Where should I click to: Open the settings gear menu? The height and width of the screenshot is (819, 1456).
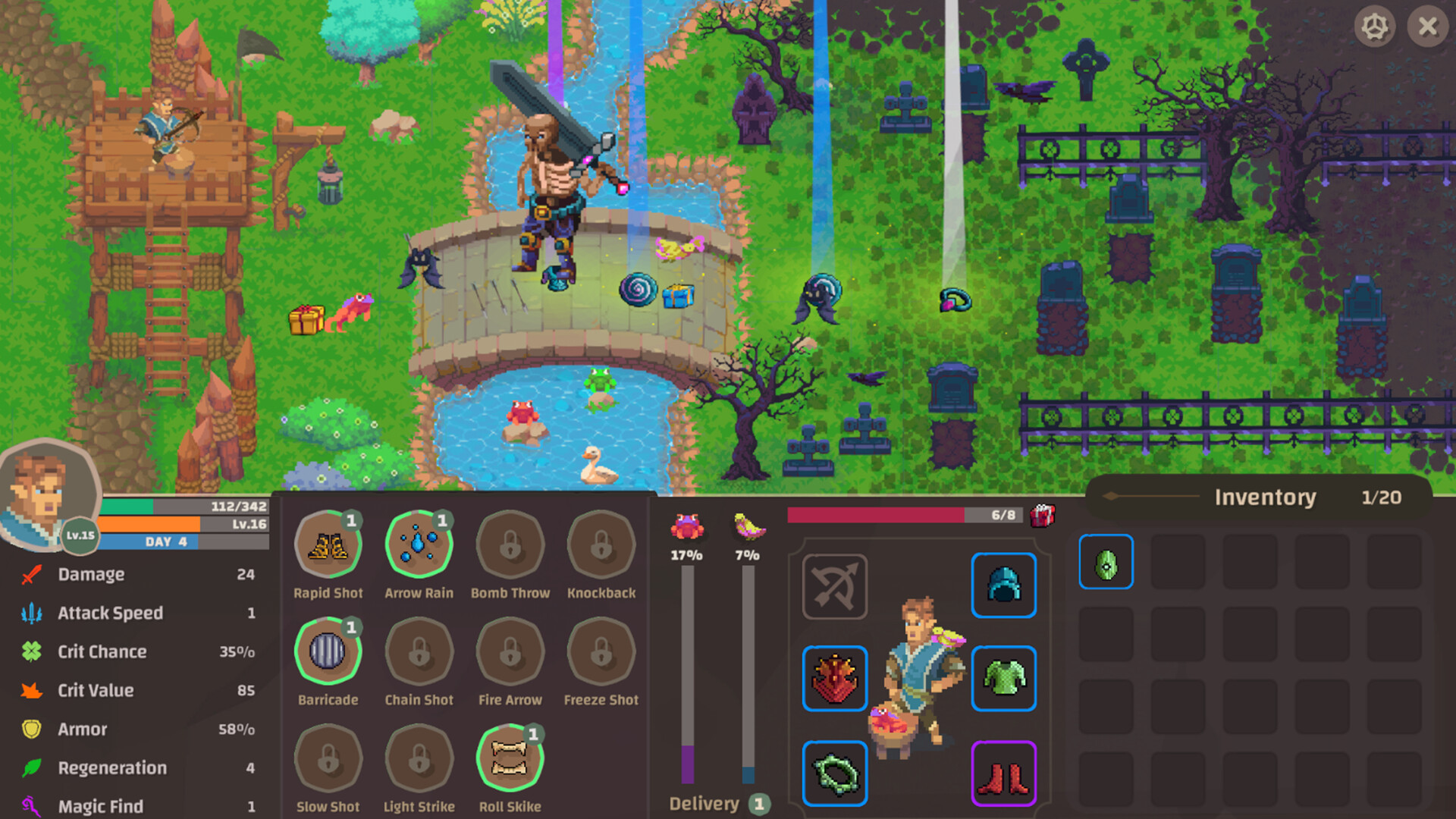pyautogui.click(x=1376, y=27)
